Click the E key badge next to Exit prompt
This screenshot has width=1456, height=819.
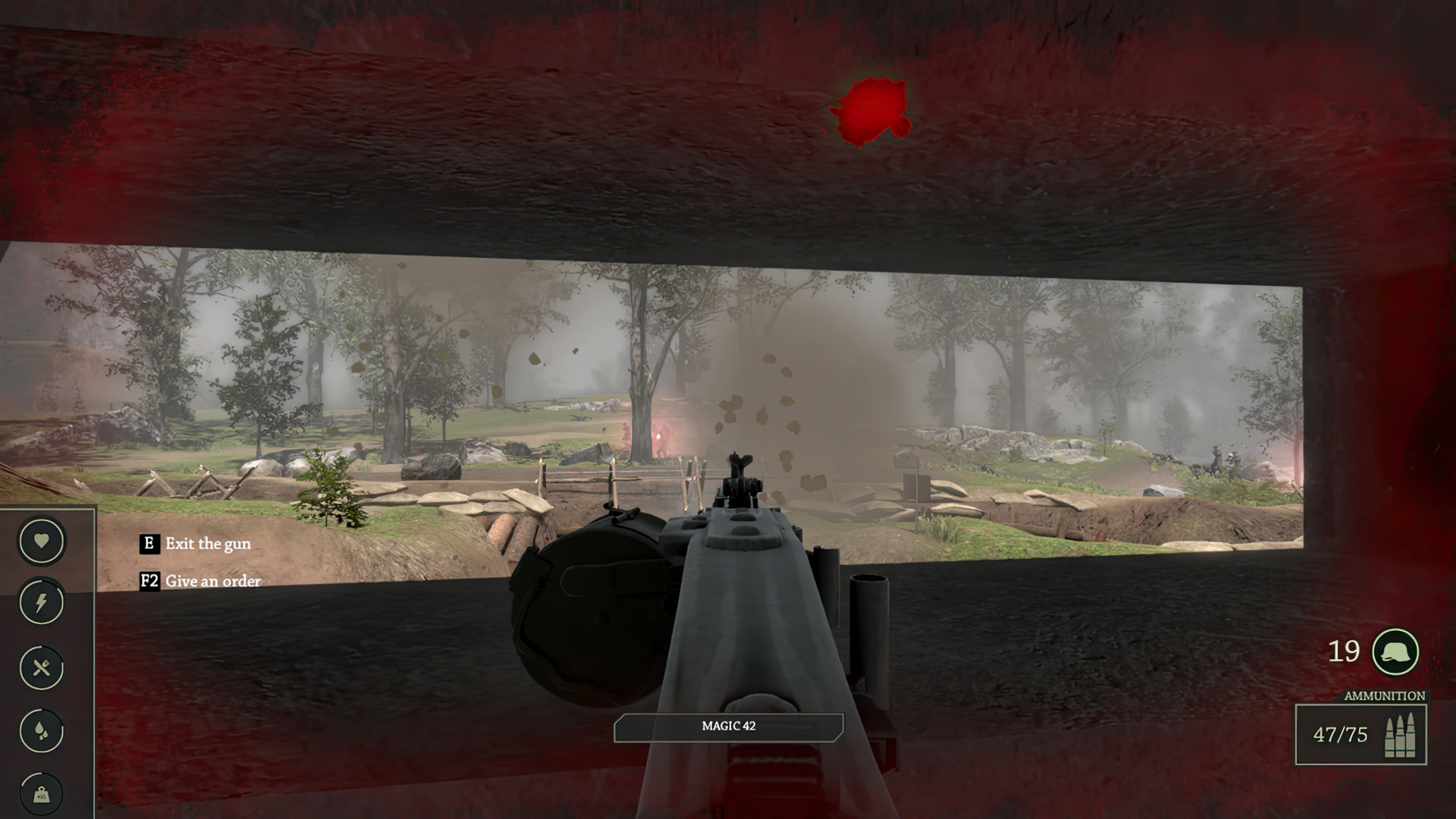pyautogui.click(x=149, y=544)
